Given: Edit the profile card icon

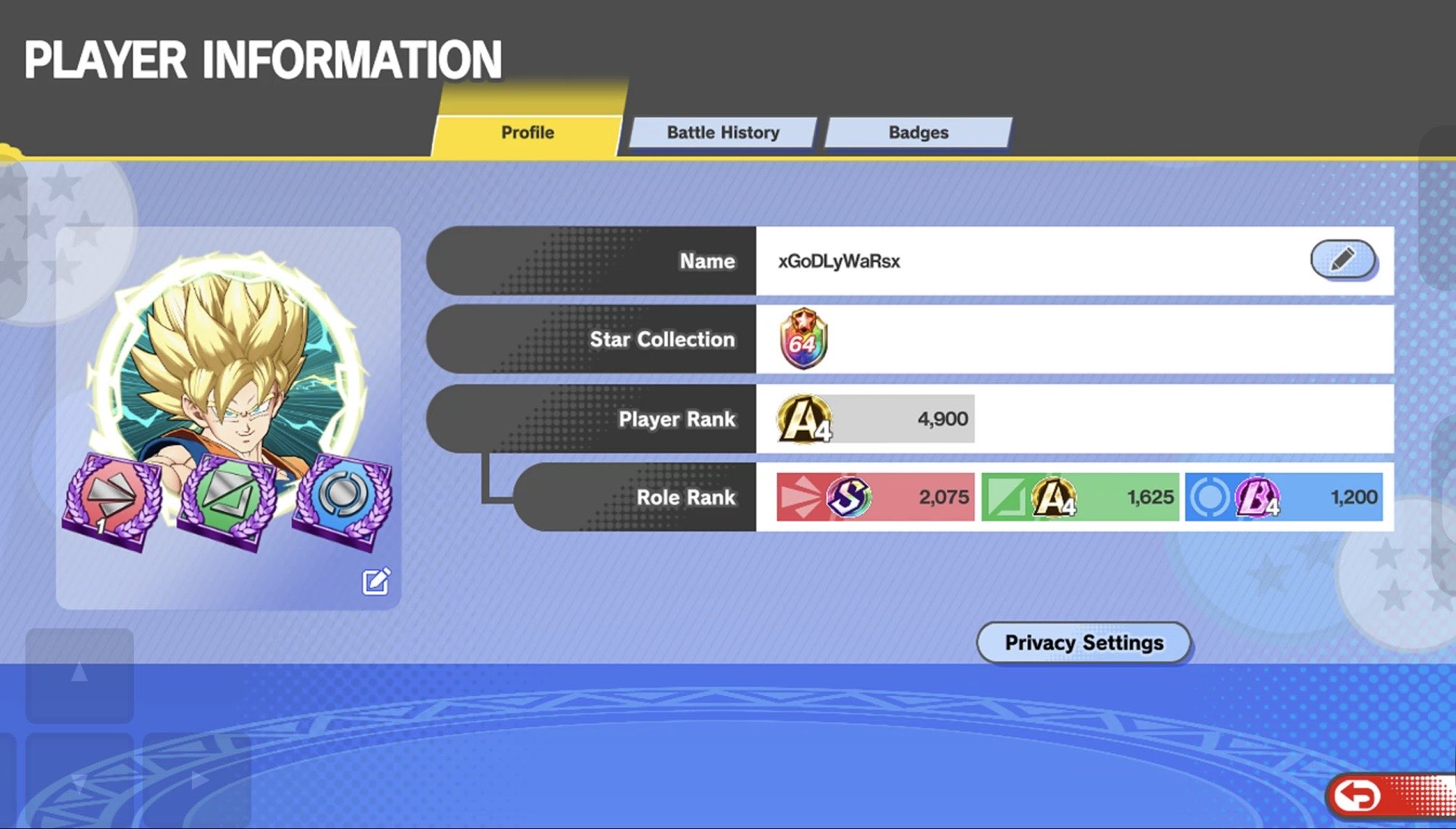Looking at the screenshot, I should pyautogui.click(x=376, y=581).
